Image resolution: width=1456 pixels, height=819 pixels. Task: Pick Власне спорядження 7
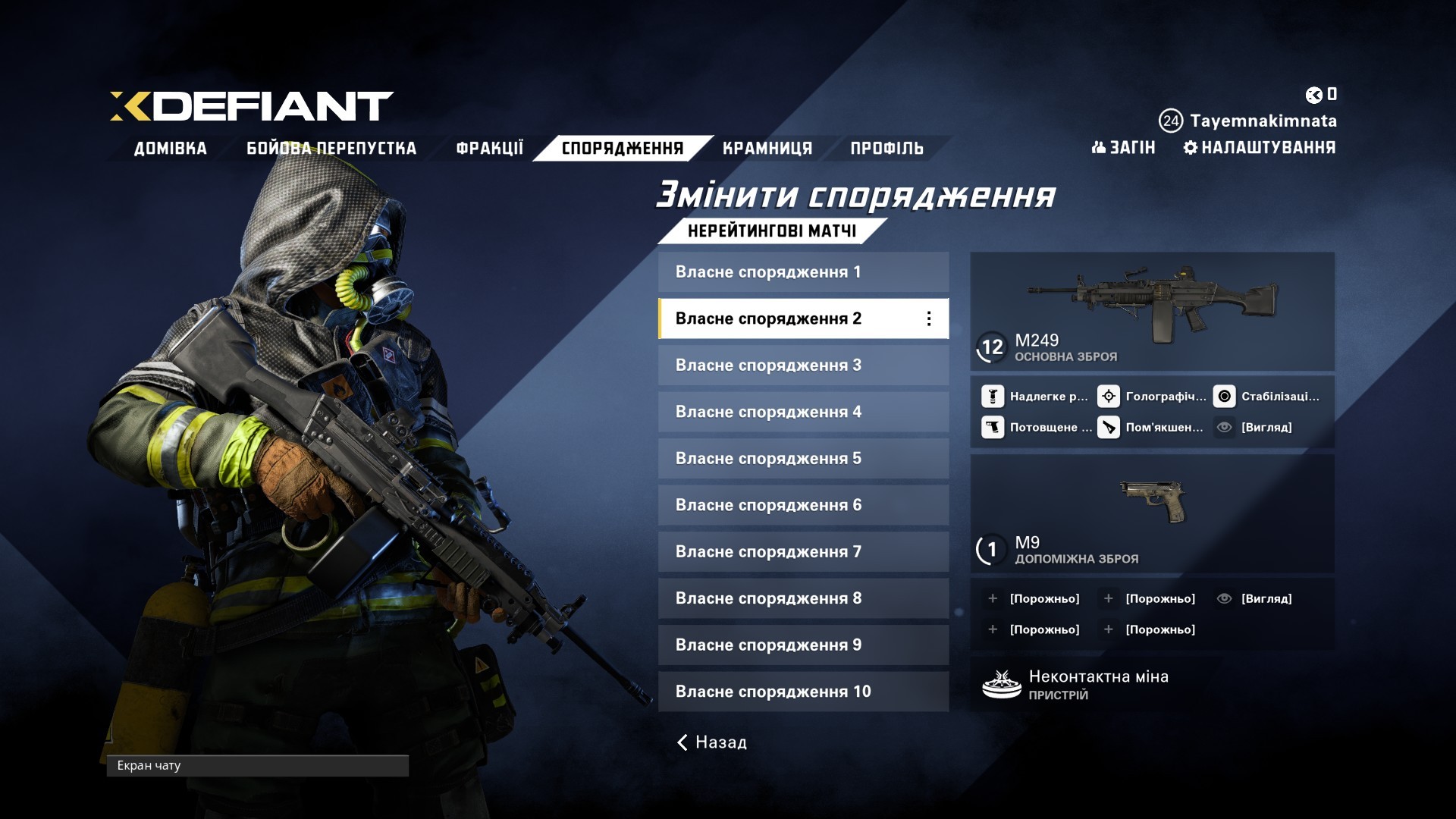[x=802, y=552]
